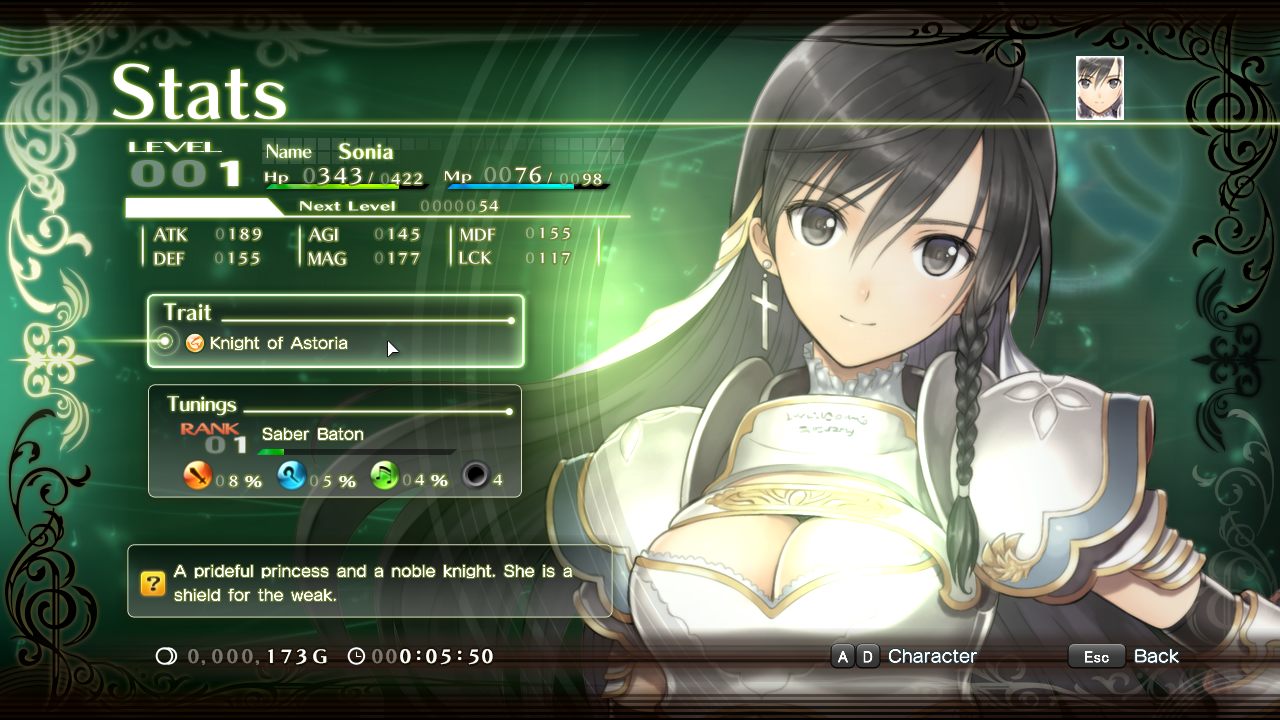Image resolution: width=1280 pixels, height=720 pixels.
Task: Select the Knight of Astoria trait
Action: point(278,343)
